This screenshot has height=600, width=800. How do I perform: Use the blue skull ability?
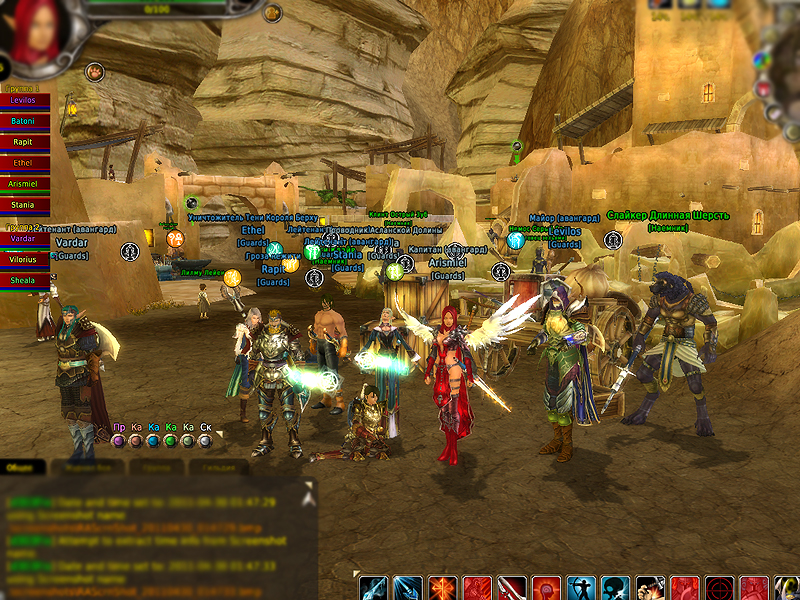615,588
